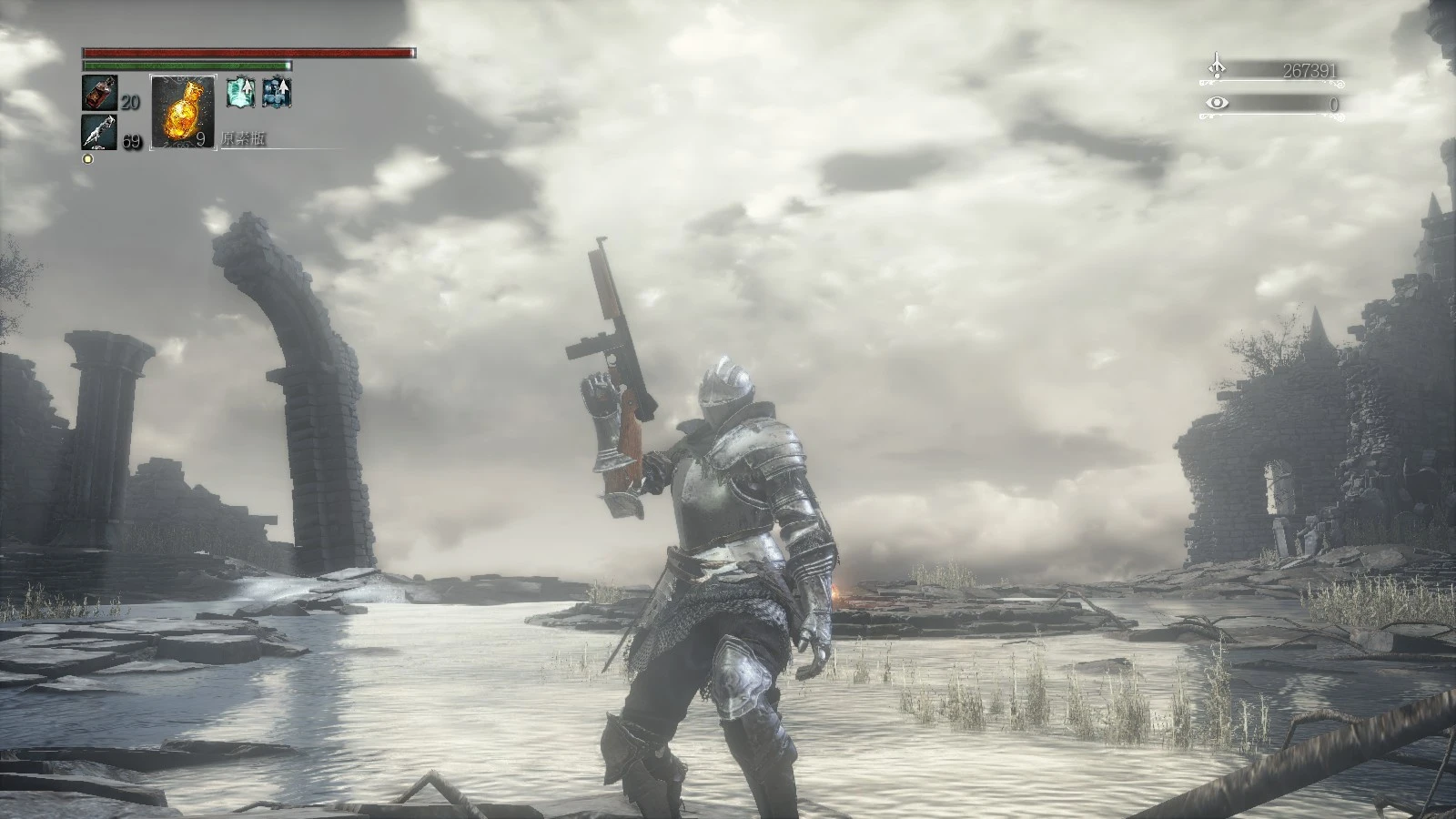Click the eye ember counter icon
This screenshot has height=819, width=1456.
pyautogui.click(x=1217, y=102)
